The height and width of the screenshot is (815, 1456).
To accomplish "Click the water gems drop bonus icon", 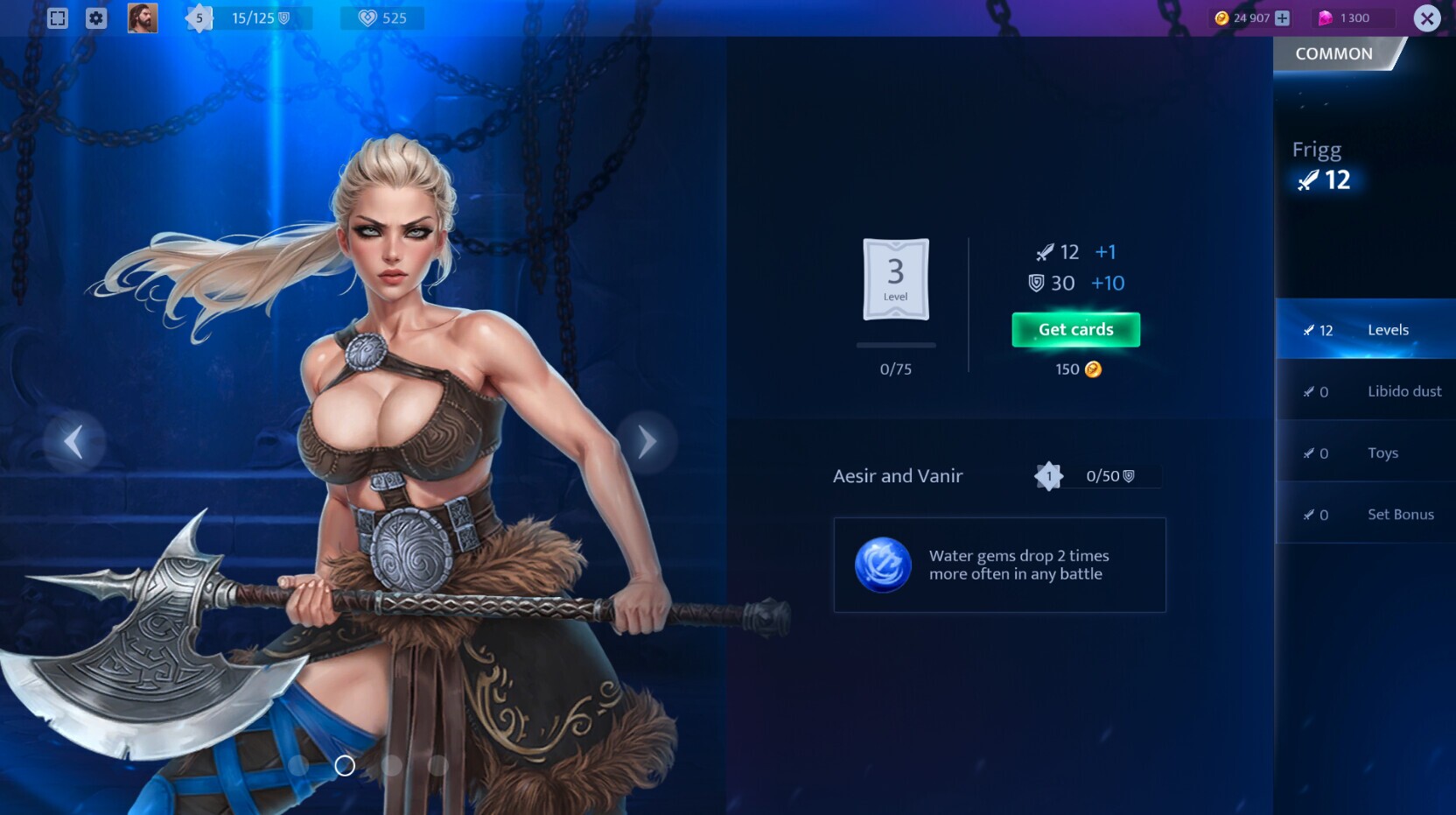I will tap(884, 566).
